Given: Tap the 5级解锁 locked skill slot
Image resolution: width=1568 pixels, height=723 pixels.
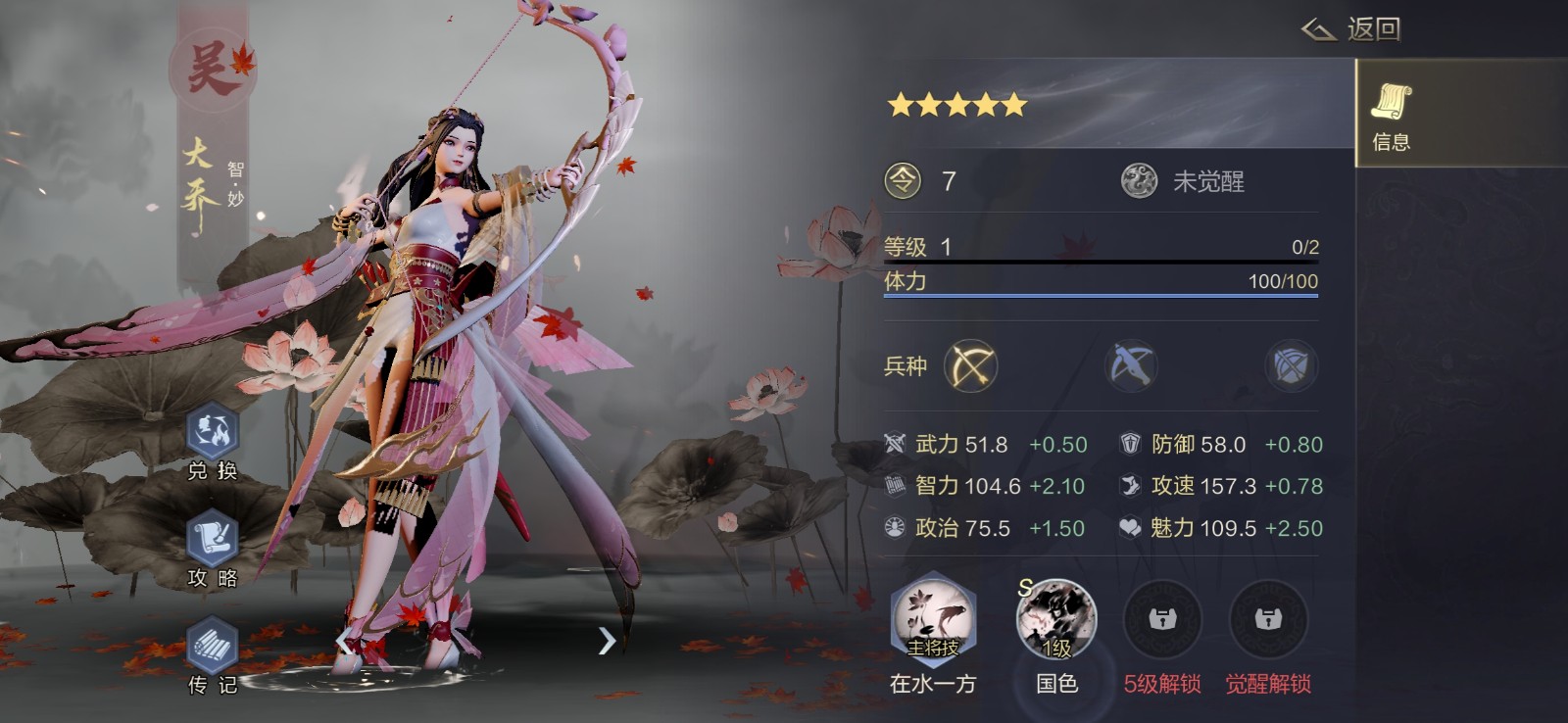Looking at the screenshot, I should 1161,620.
